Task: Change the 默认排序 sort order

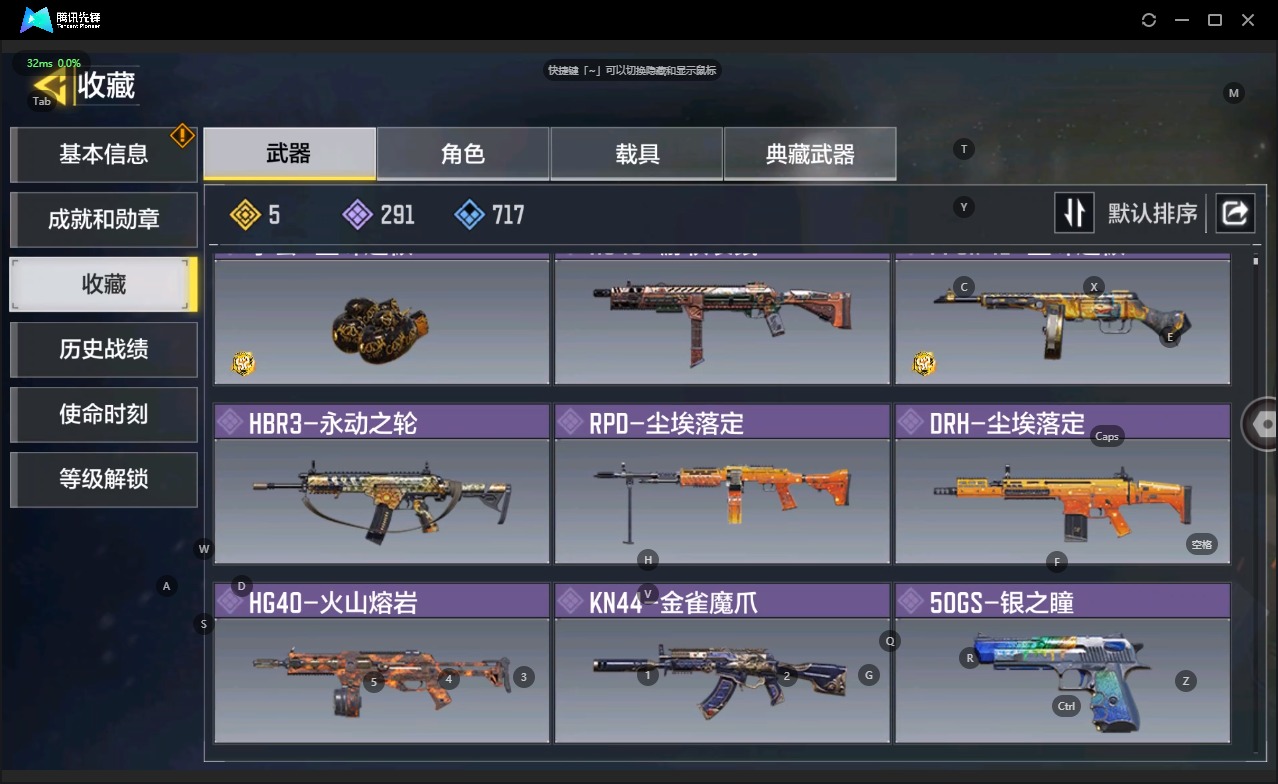Action: tap(1074, 213)
